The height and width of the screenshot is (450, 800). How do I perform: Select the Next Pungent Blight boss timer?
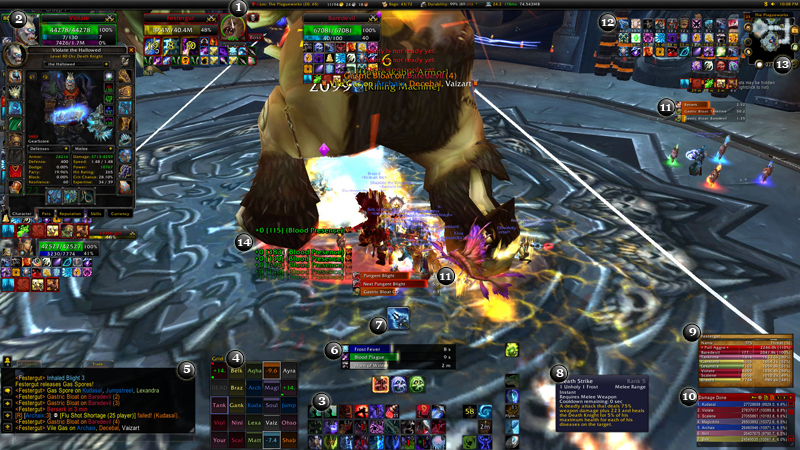click(x=387, y=284)
